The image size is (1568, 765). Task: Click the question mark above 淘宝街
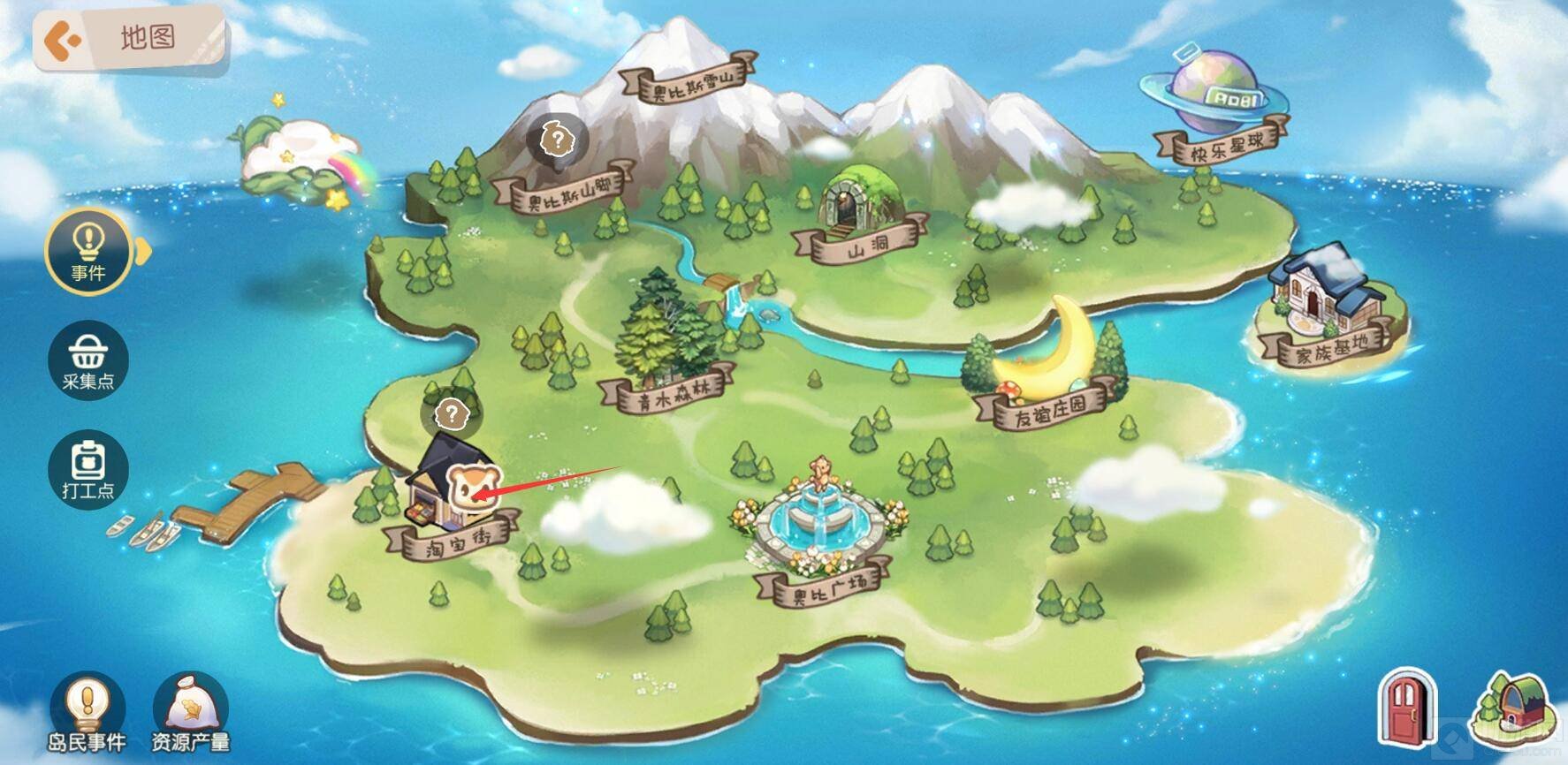(x=452, y=413)
